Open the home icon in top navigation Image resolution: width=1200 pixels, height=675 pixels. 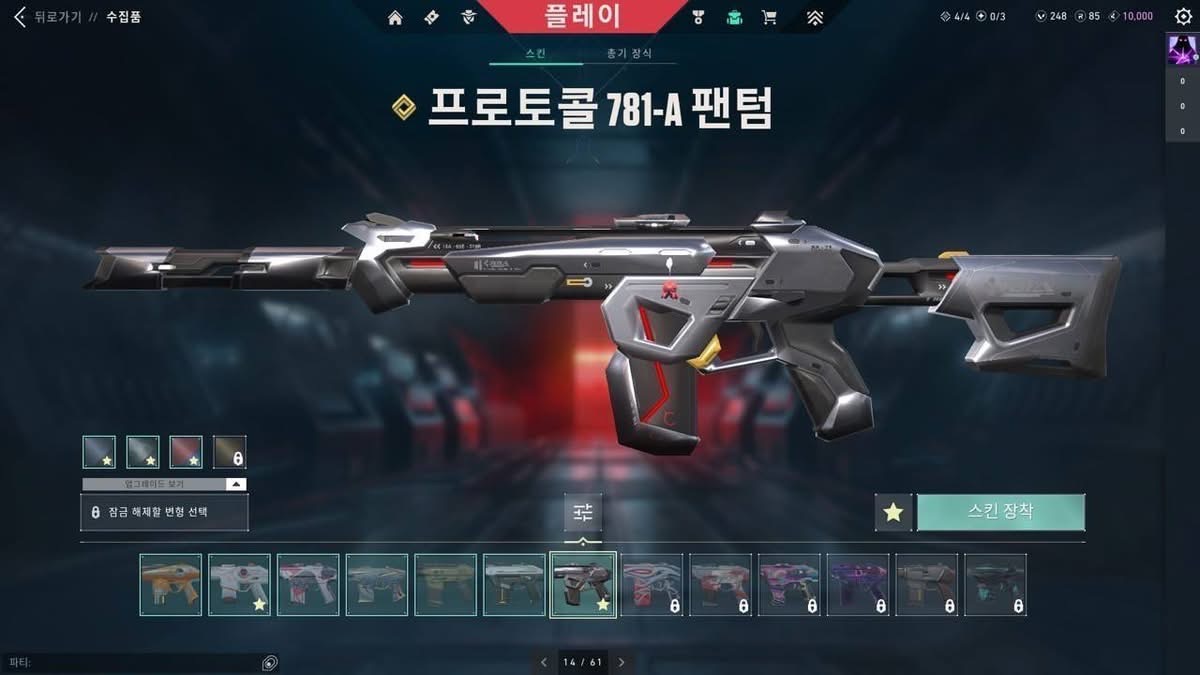395,17
